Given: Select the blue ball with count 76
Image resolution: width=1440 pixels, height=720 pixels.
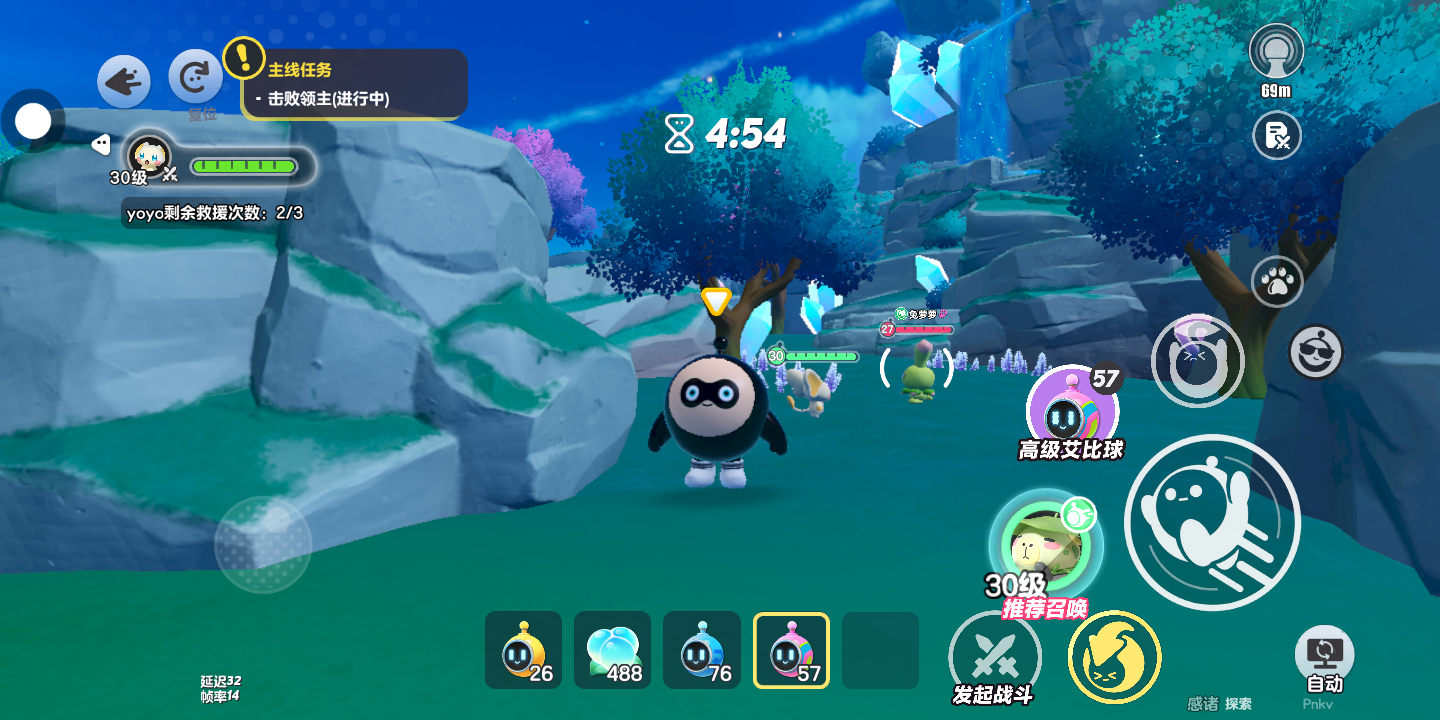Looking at the screenshot, I should [x=701, y=650].
